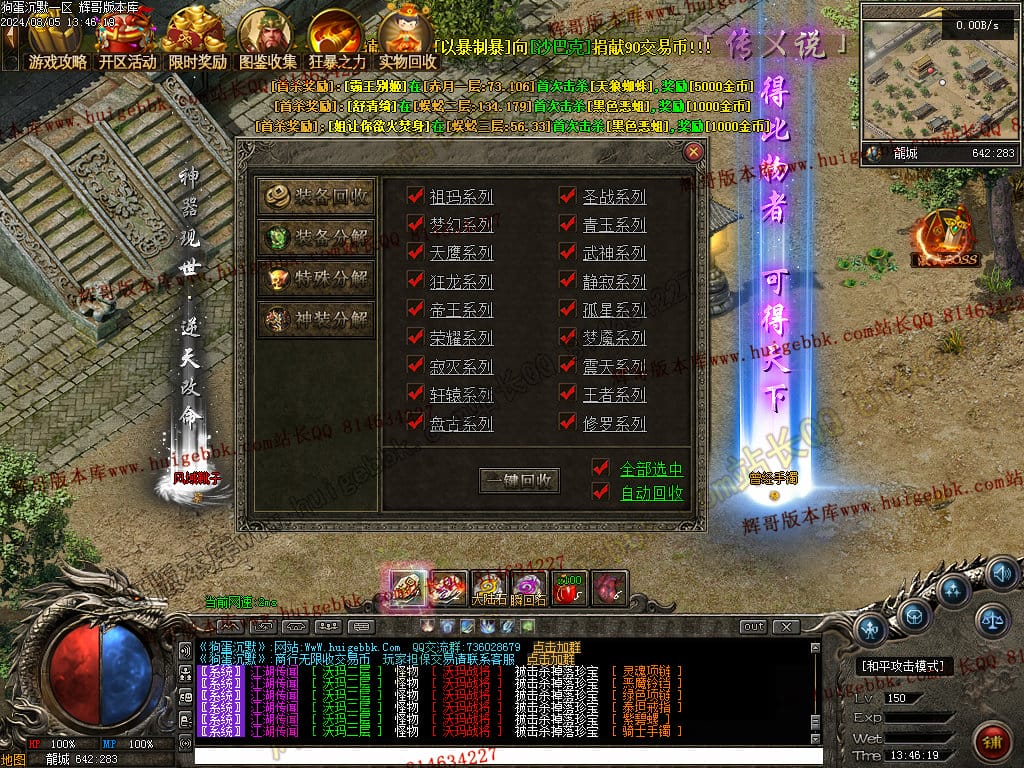Click the 点击加群 link in chat
This screenshot has width=1024, height=768.
[x=560, y=647]
